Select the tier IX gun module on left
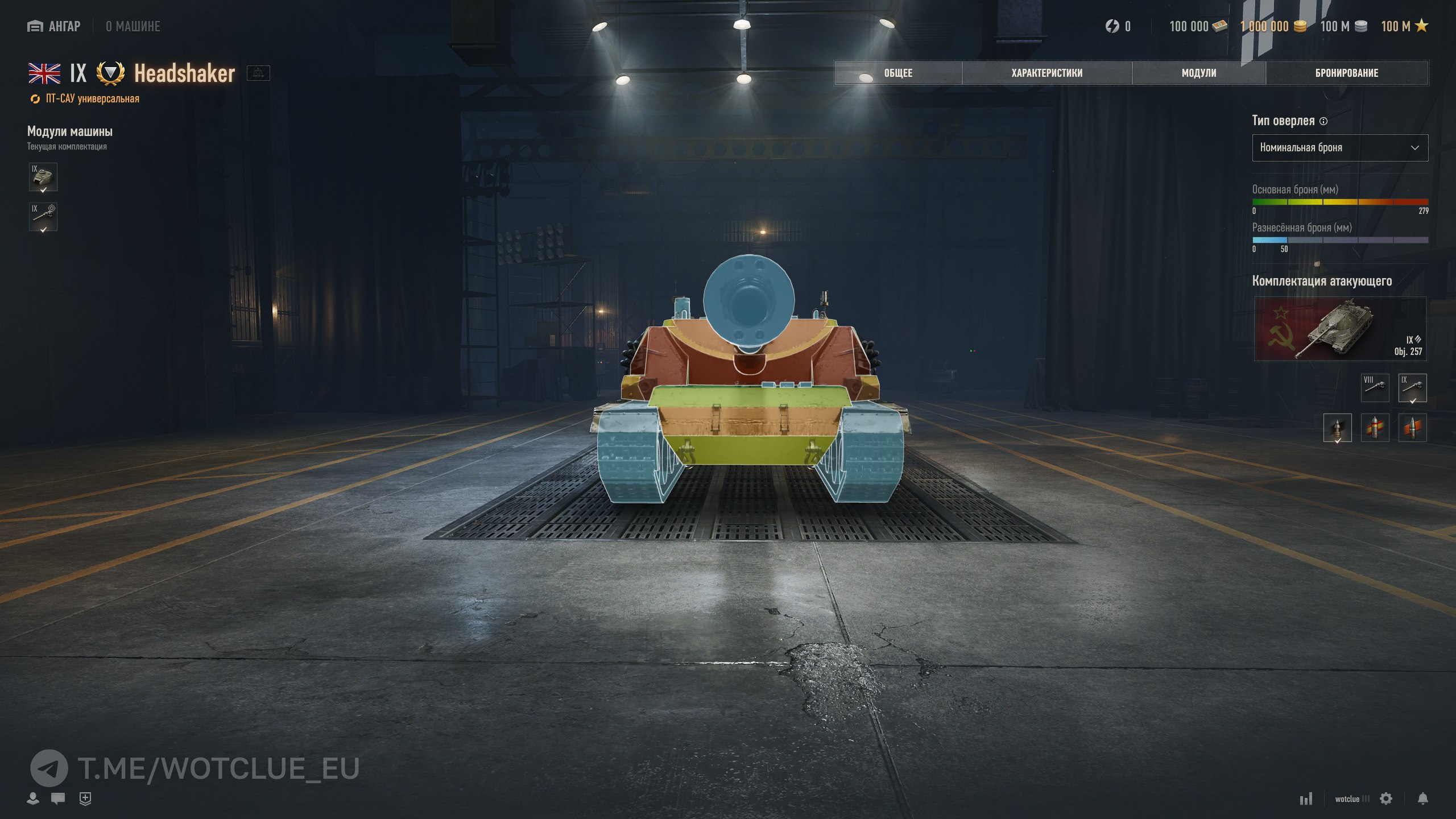This screenshot has height=819, width=1456. pyautogui.click(x=43, y=217)
